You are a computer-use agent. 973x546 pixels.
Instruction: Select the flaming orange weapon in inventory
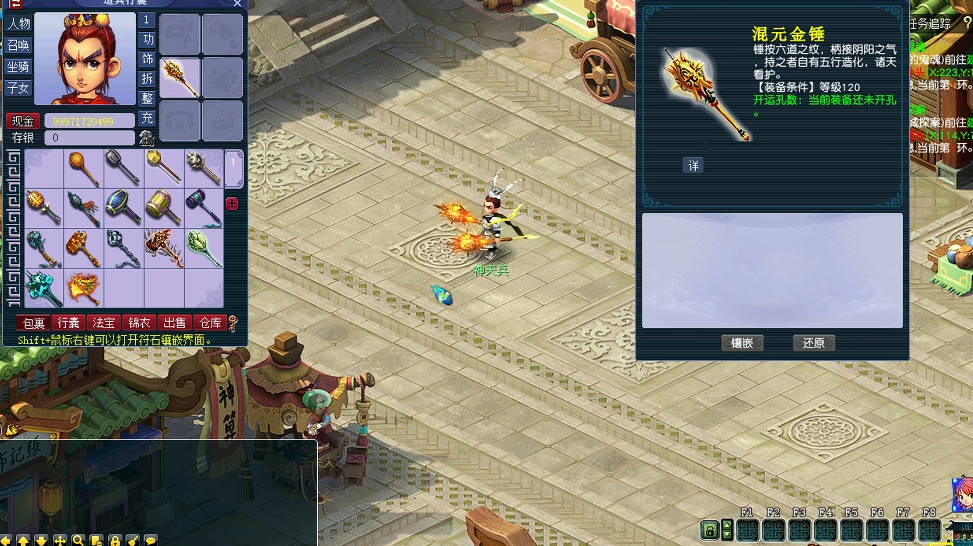(x=84, y=288)
